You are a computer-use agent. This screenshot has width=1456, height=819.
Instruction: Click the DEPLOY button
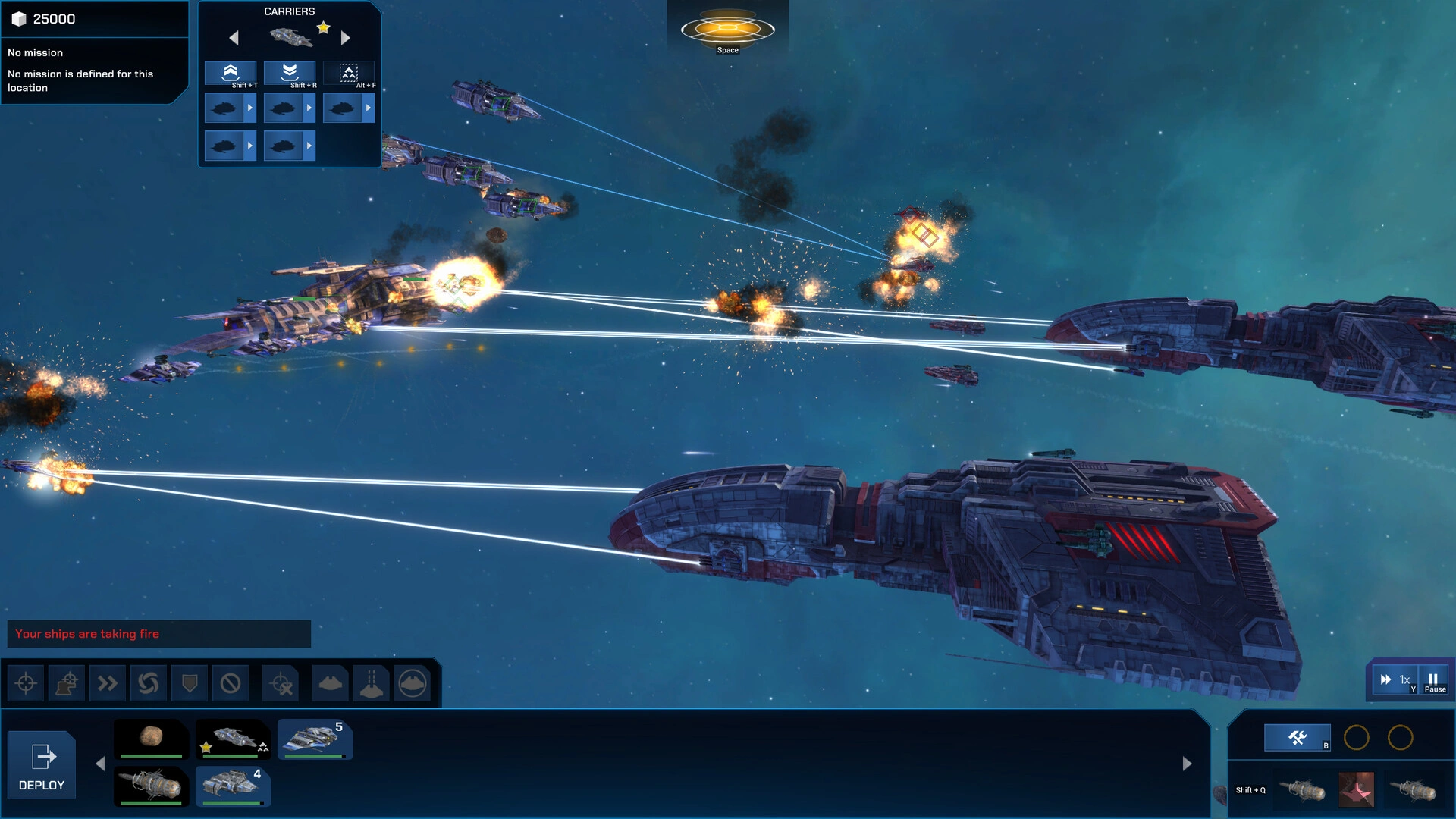click(x=42, y=764)
